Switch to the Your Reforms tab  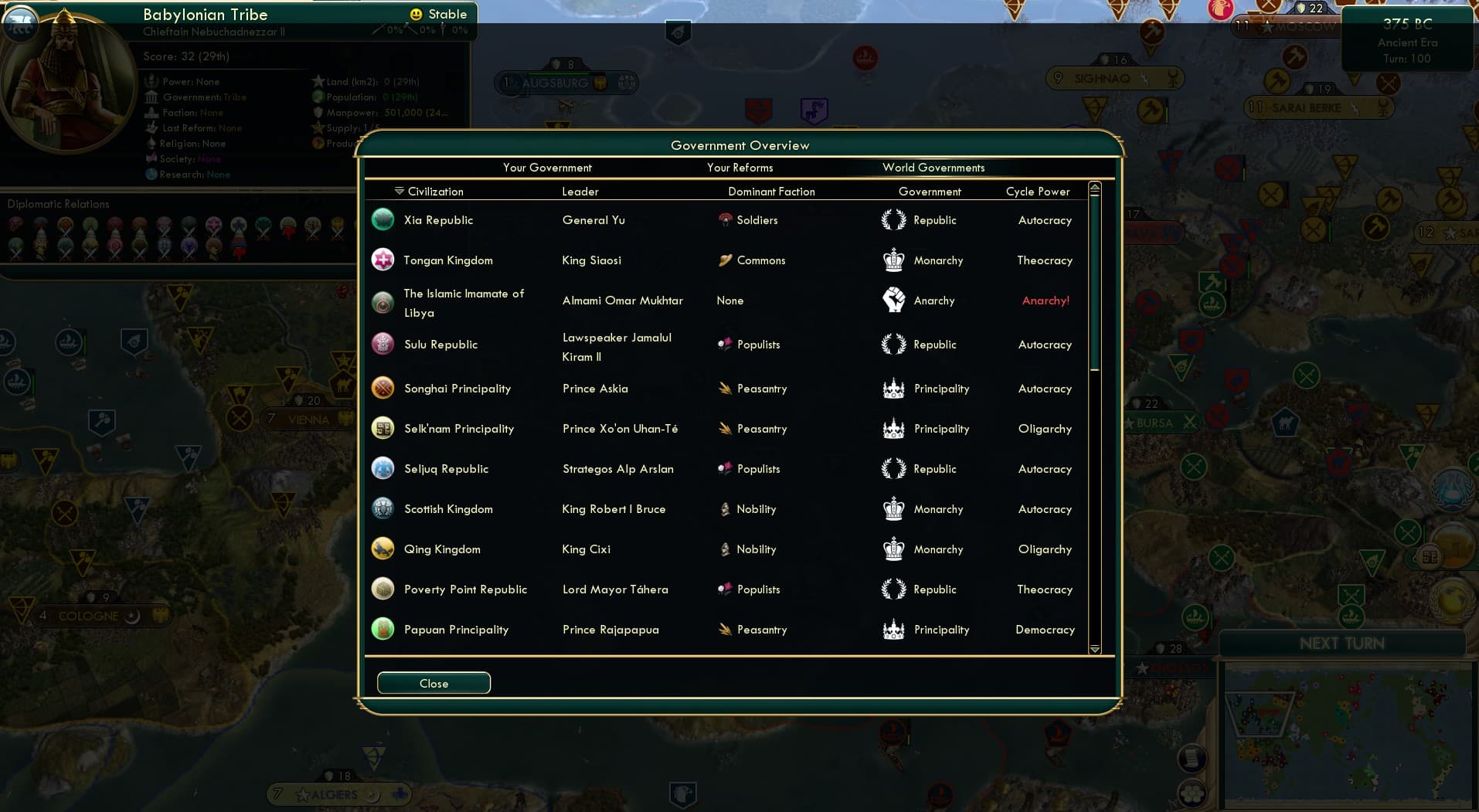pyautogui.click(x=739, y=168)
